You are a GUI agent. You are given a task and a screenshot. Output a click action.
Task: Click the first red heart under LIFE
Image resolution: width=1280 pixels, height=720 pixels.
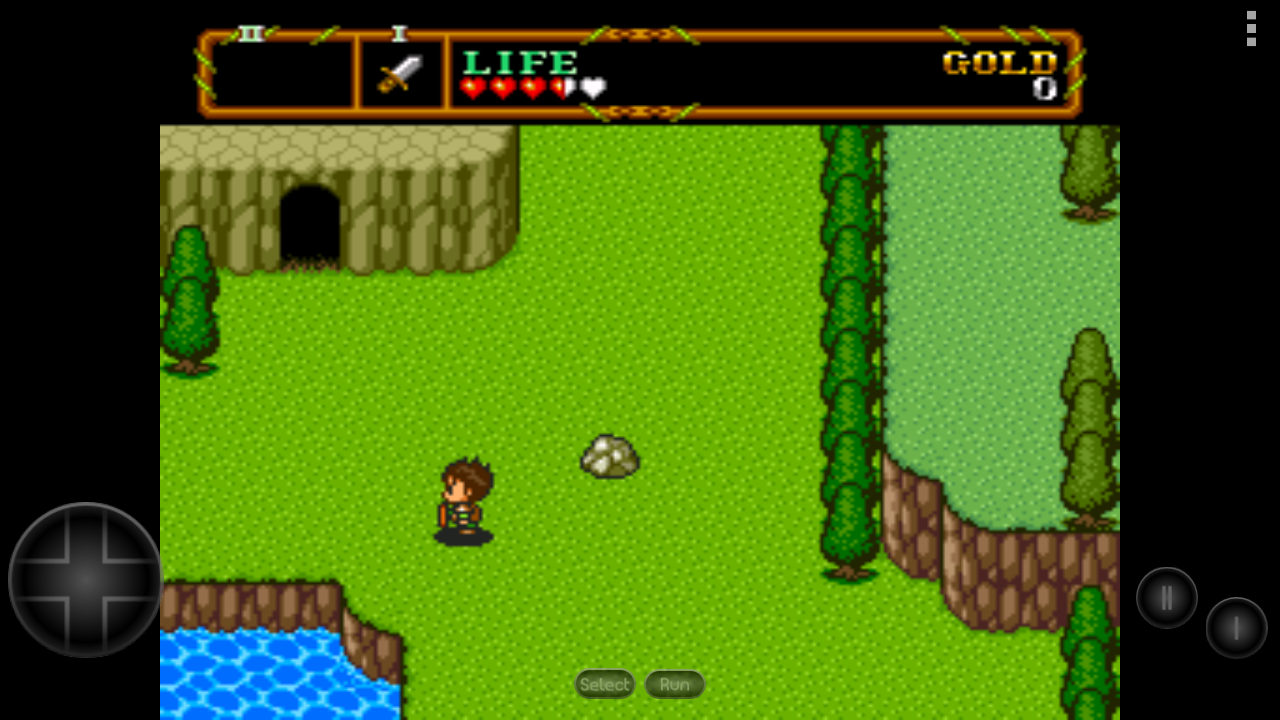coord(467,88)
